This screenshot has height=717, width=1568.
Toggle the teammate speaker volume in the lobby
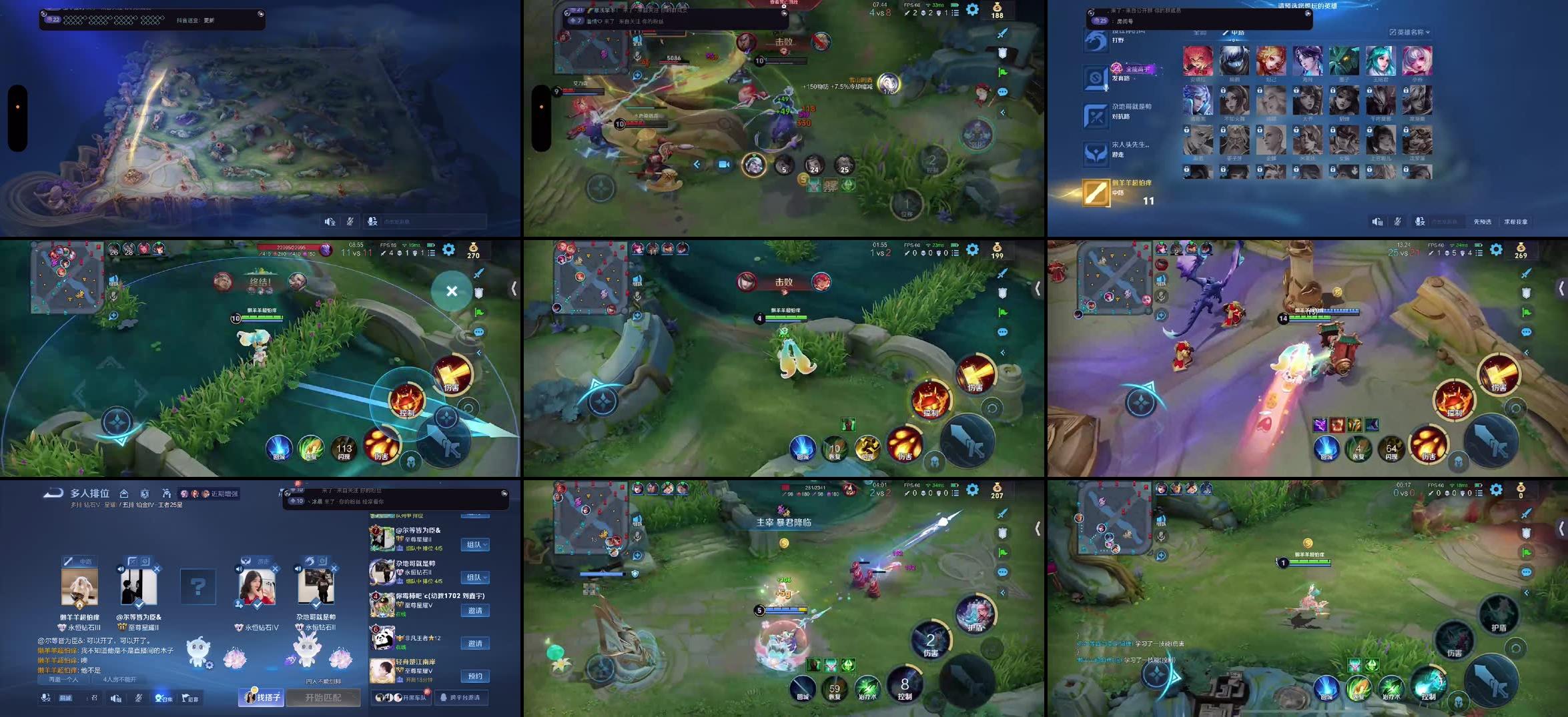tap(121, 568)
